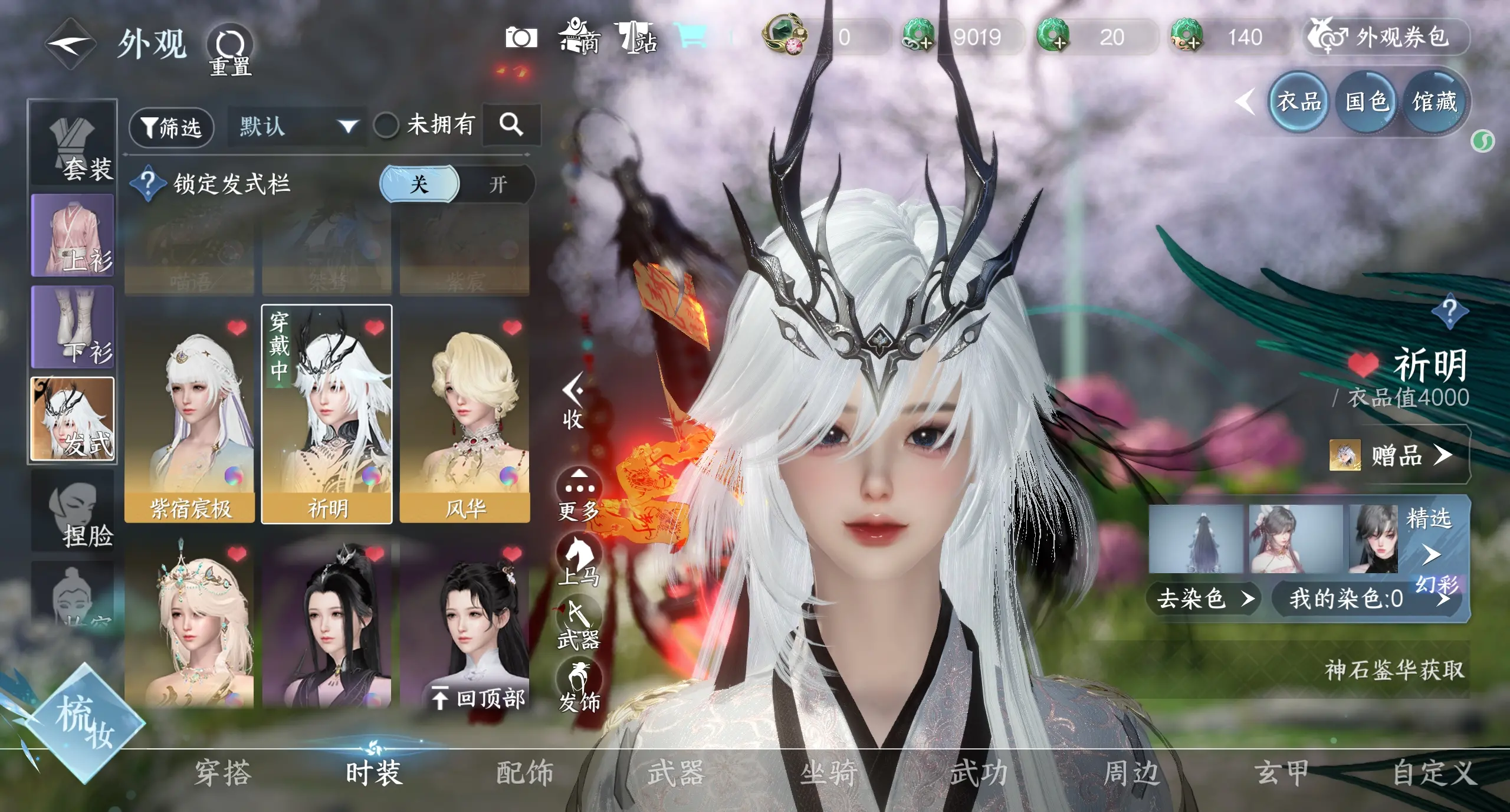The height and width of the screenshot is (812, 1510).
Task: Open the 外观券包 voucher pack
Action: click(x=1385, y=37)
